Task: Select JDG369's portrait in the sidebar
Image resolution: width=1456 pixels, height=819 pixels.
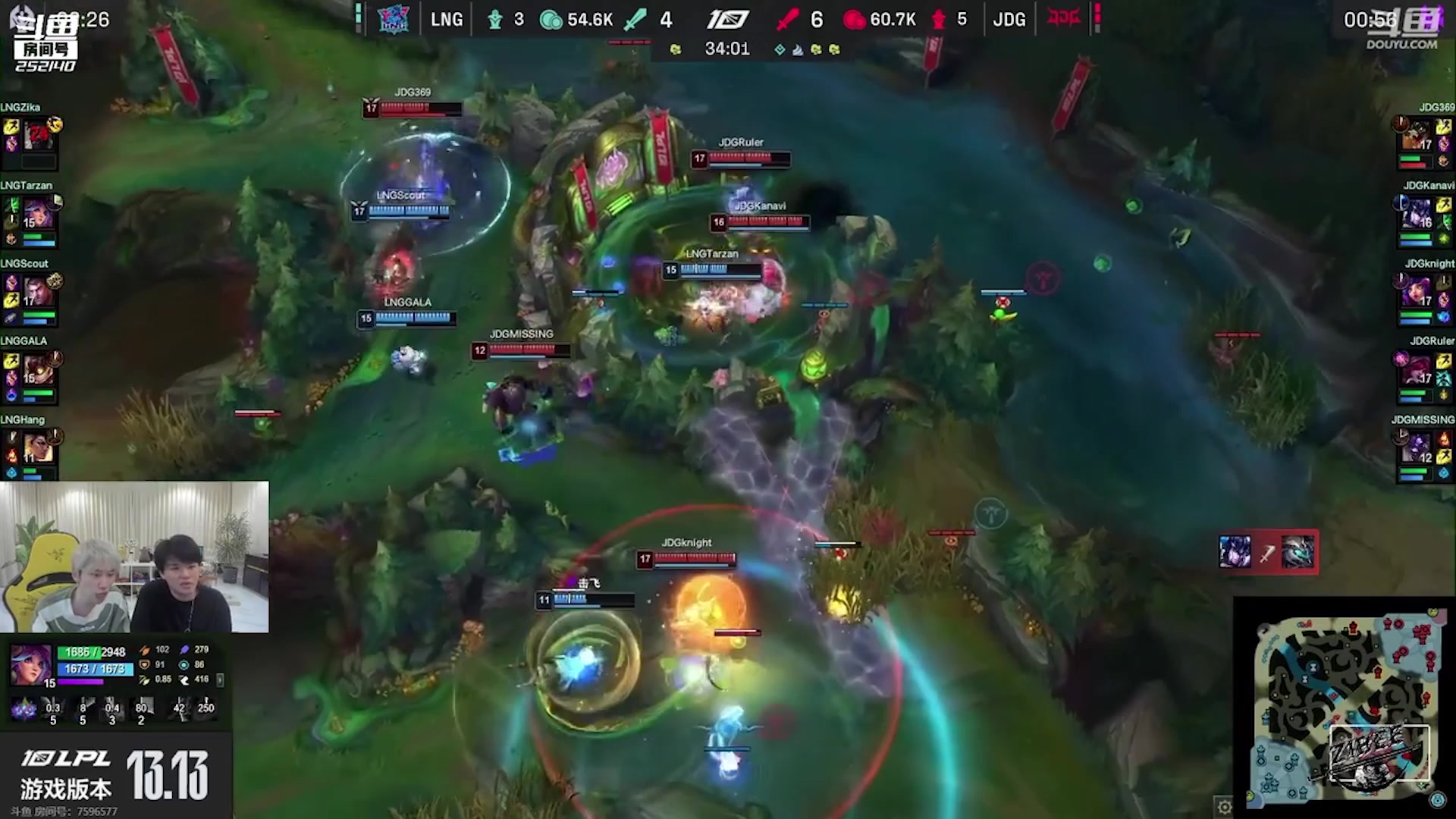Action: (1415, 136)
